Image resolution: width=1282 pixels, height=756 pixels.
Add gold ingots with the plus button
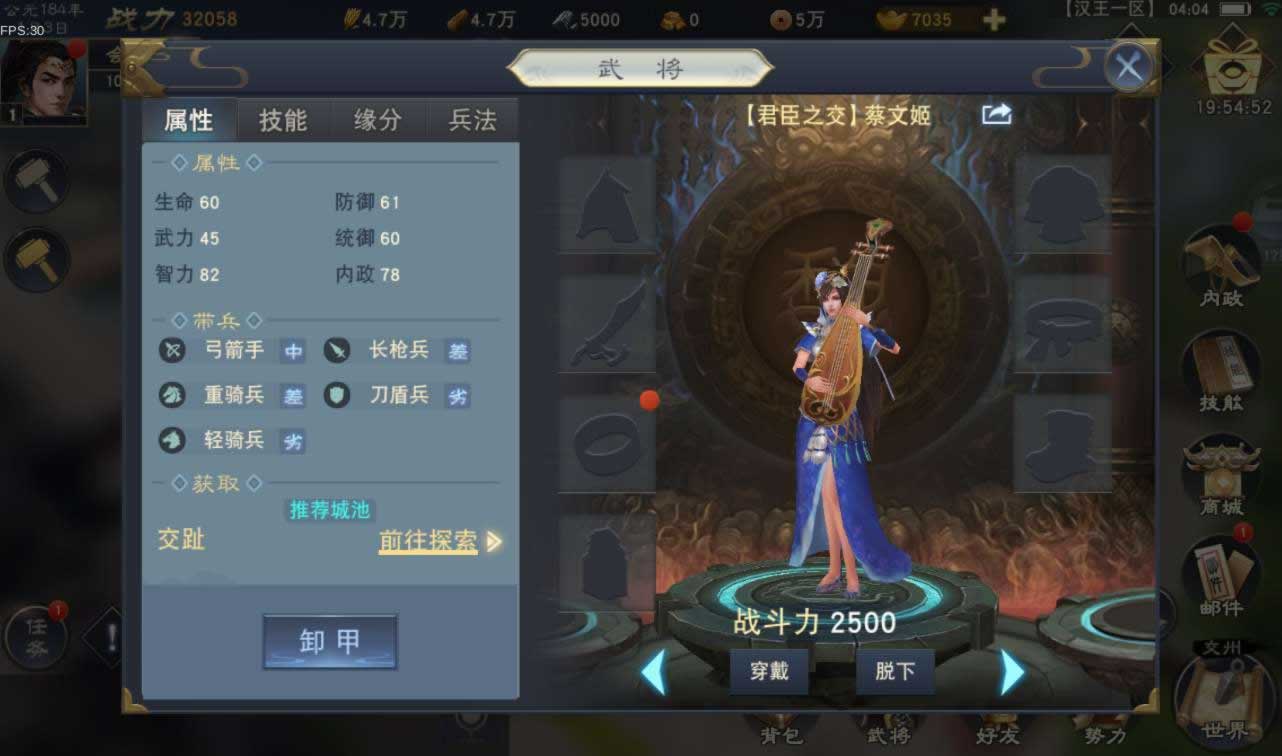[993, 20]
